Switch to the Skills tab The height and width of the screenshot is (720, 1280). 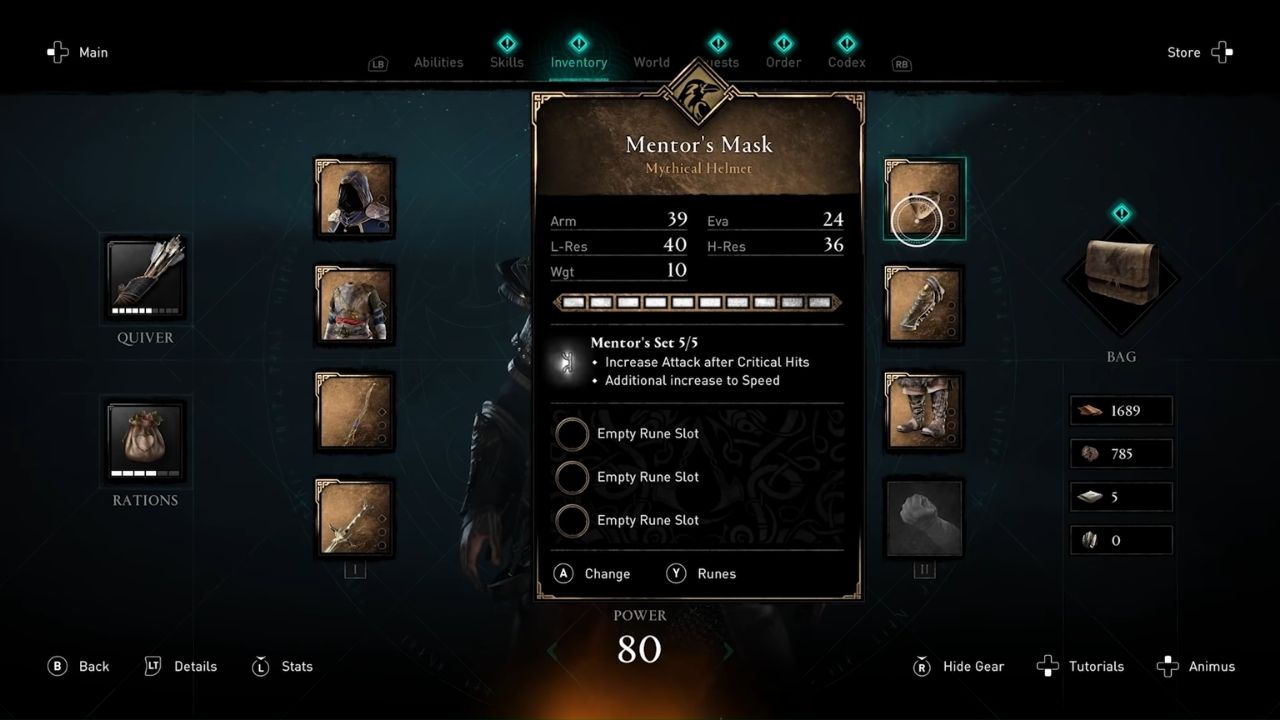tap(507, 62)
